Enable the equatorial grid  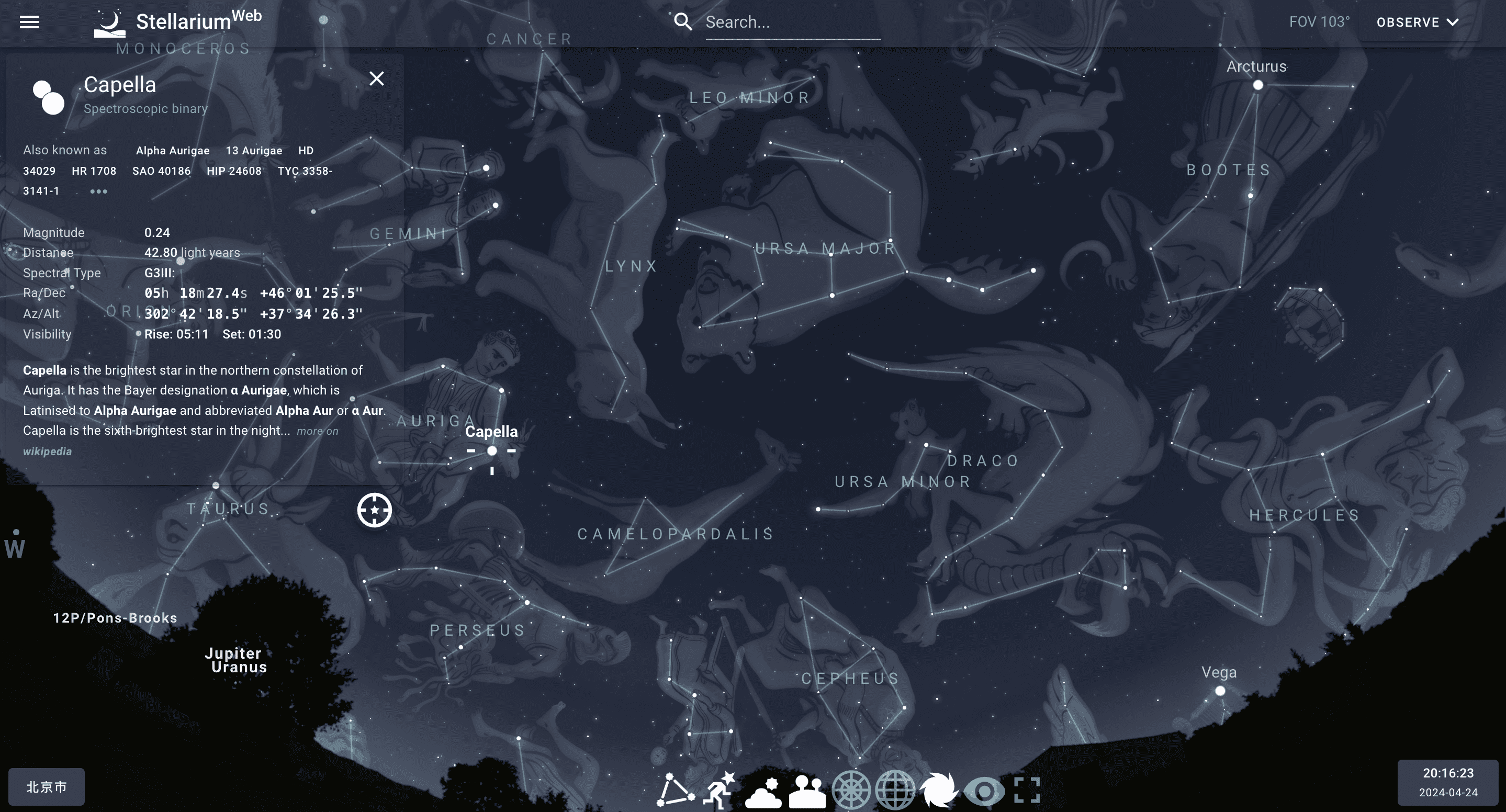[894, 788]
